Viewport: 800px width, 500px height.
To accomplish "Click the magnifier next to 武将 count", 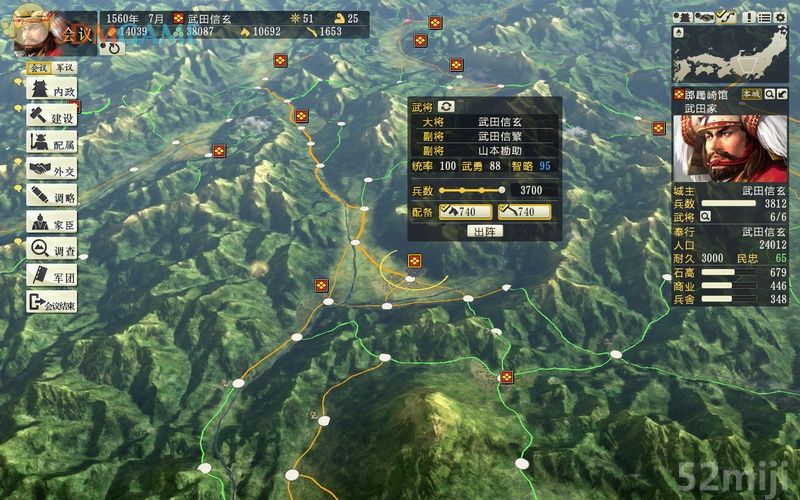I will coord(706,215).
